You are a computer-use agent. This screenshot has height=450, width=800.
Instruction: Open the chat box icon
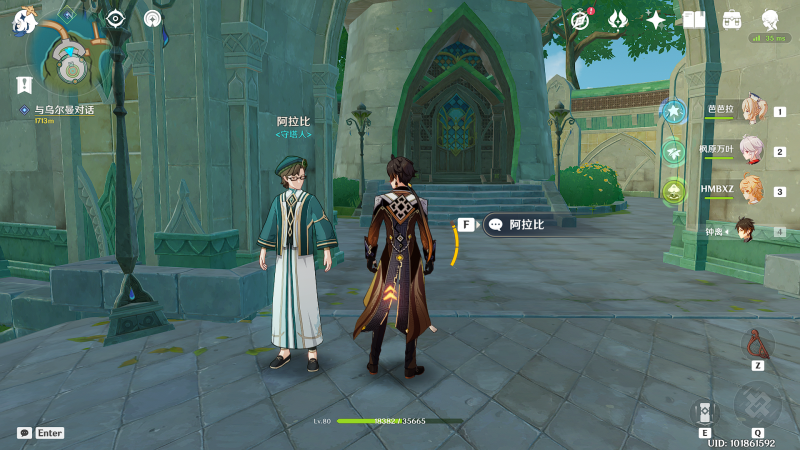point(24,433)
